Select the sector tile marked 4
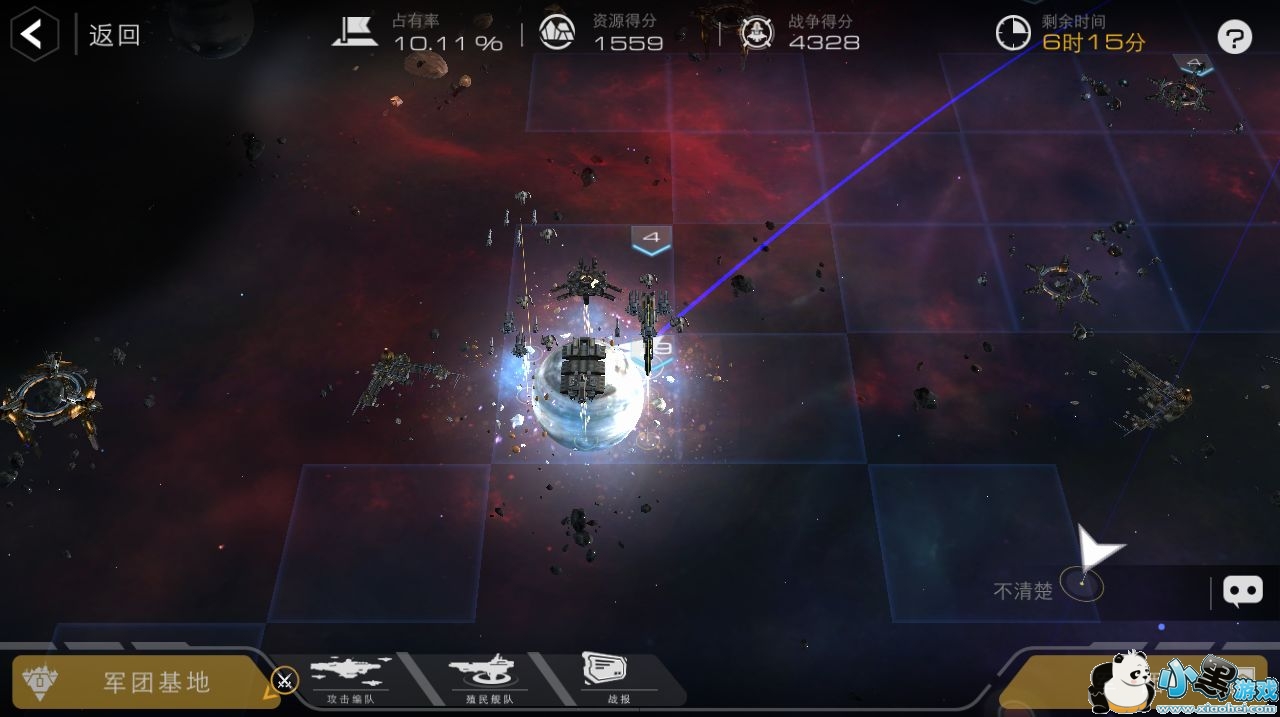This screenshot has width=1280, height=717. [651, 240]
